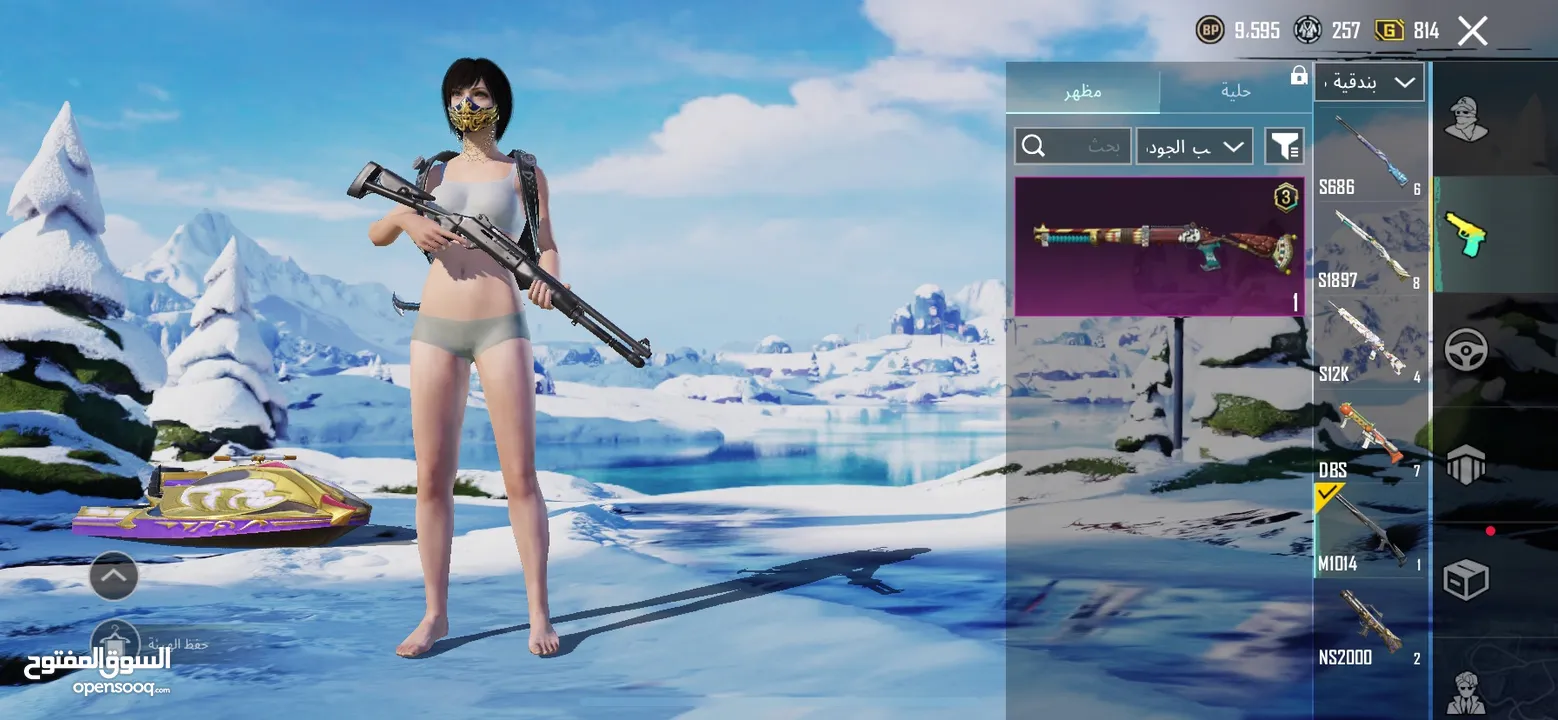The image size is (1558, 720).
Task: Open the character outfit category
Action: click(x=1466, y=120)
